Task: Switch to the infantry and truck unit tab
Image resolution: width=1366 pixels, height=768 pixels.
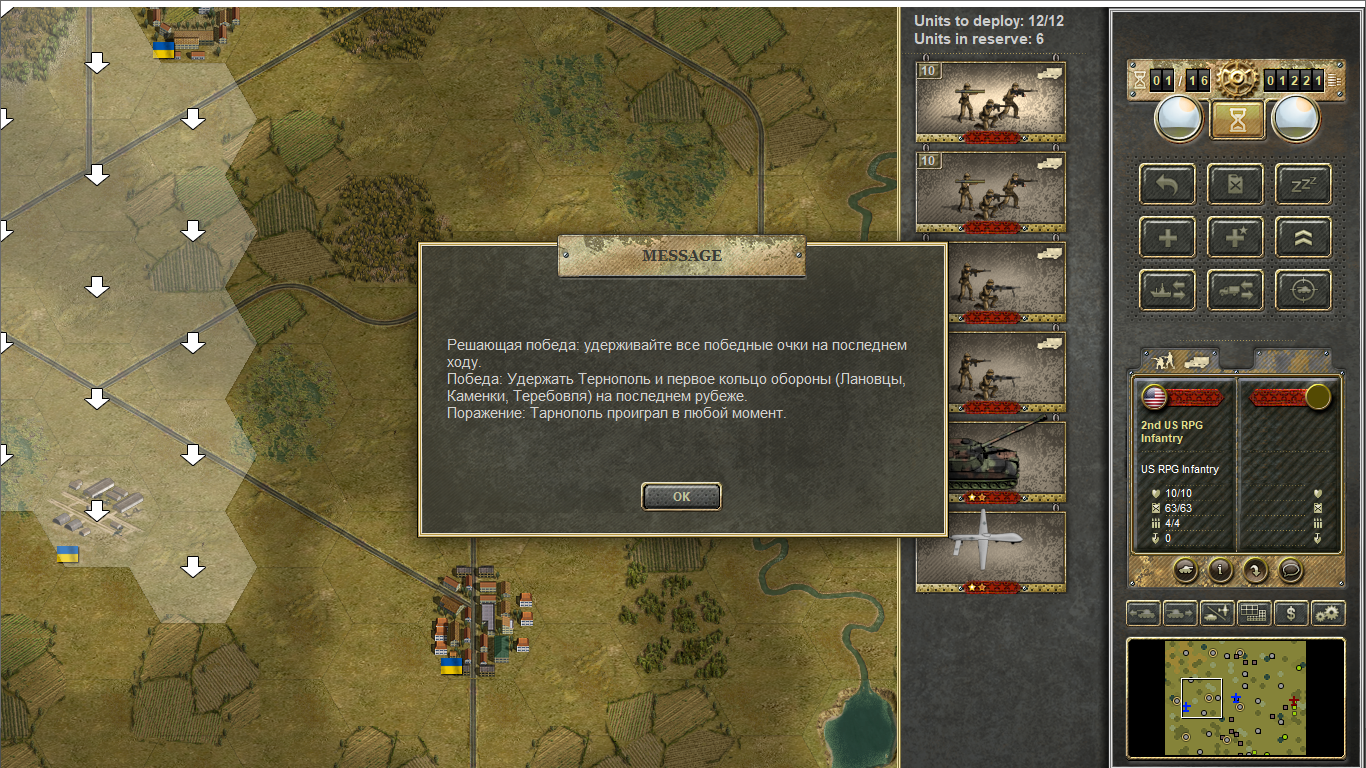Action: pyautogui.click(x=1180, y=360)
